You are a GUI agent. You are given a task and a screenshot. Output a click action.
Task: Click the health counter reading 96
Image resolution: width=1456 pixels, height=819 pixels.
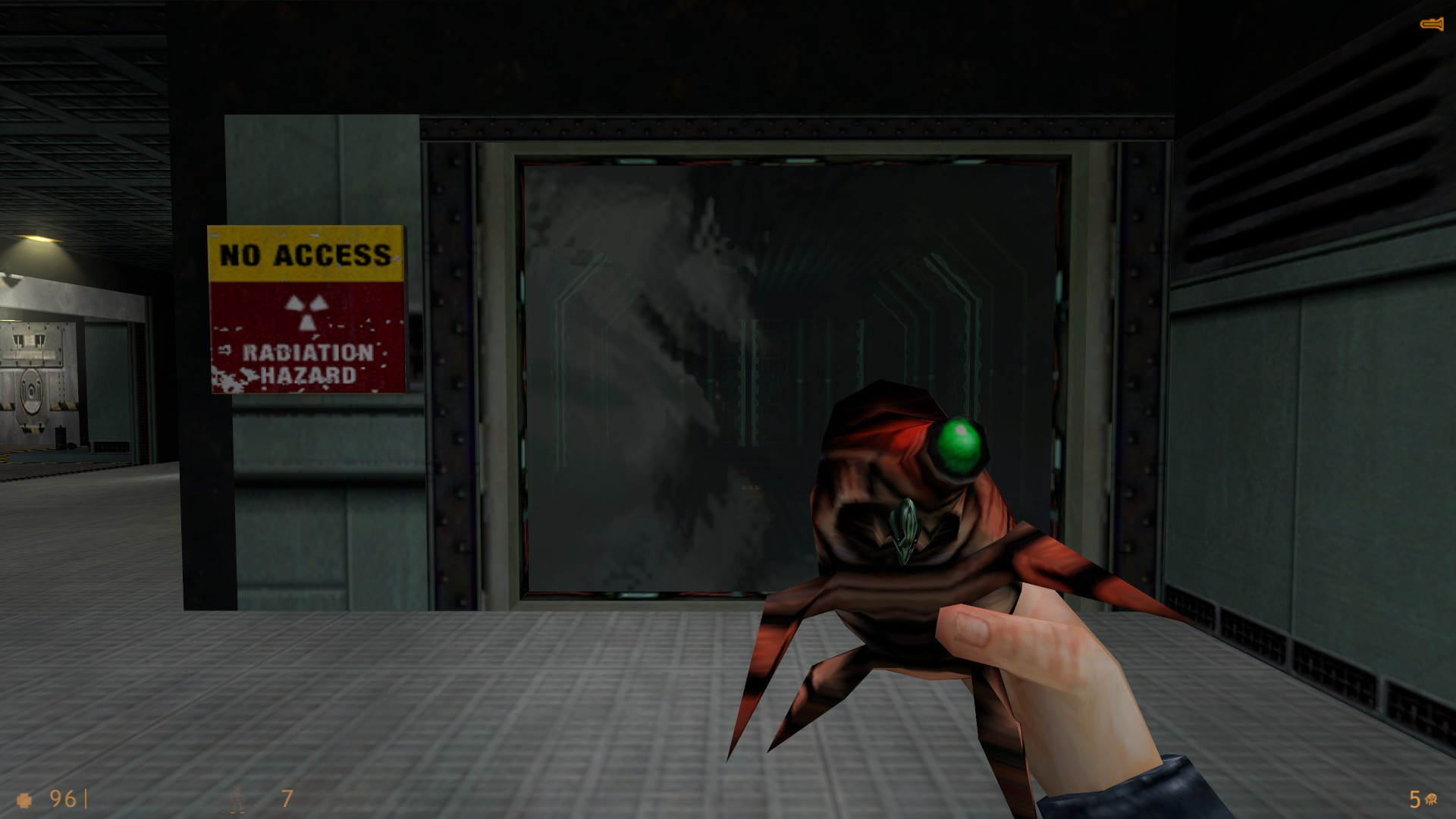point(62,799)
